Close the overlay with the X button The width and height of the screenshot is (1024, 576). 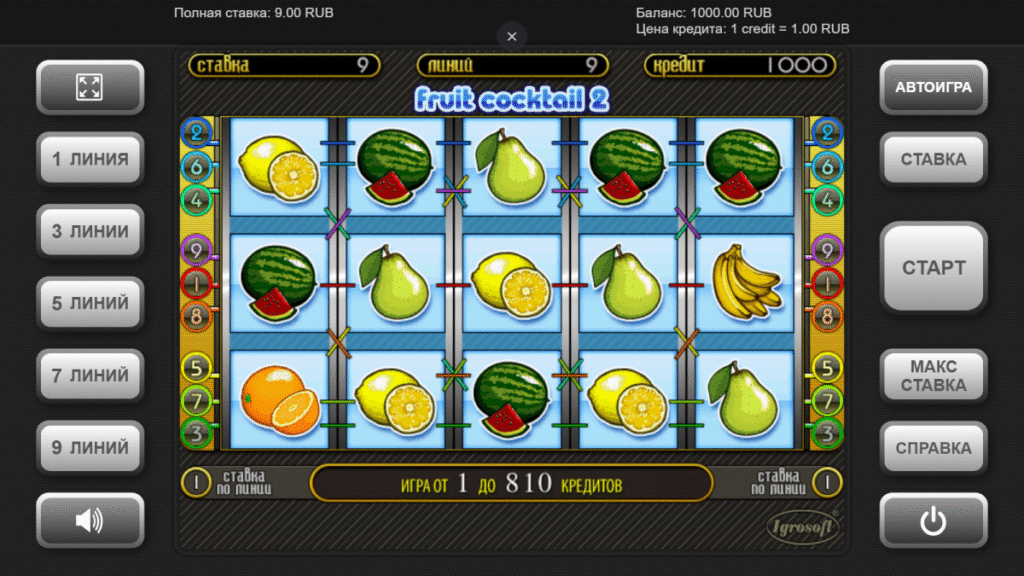tap(512, 36)
